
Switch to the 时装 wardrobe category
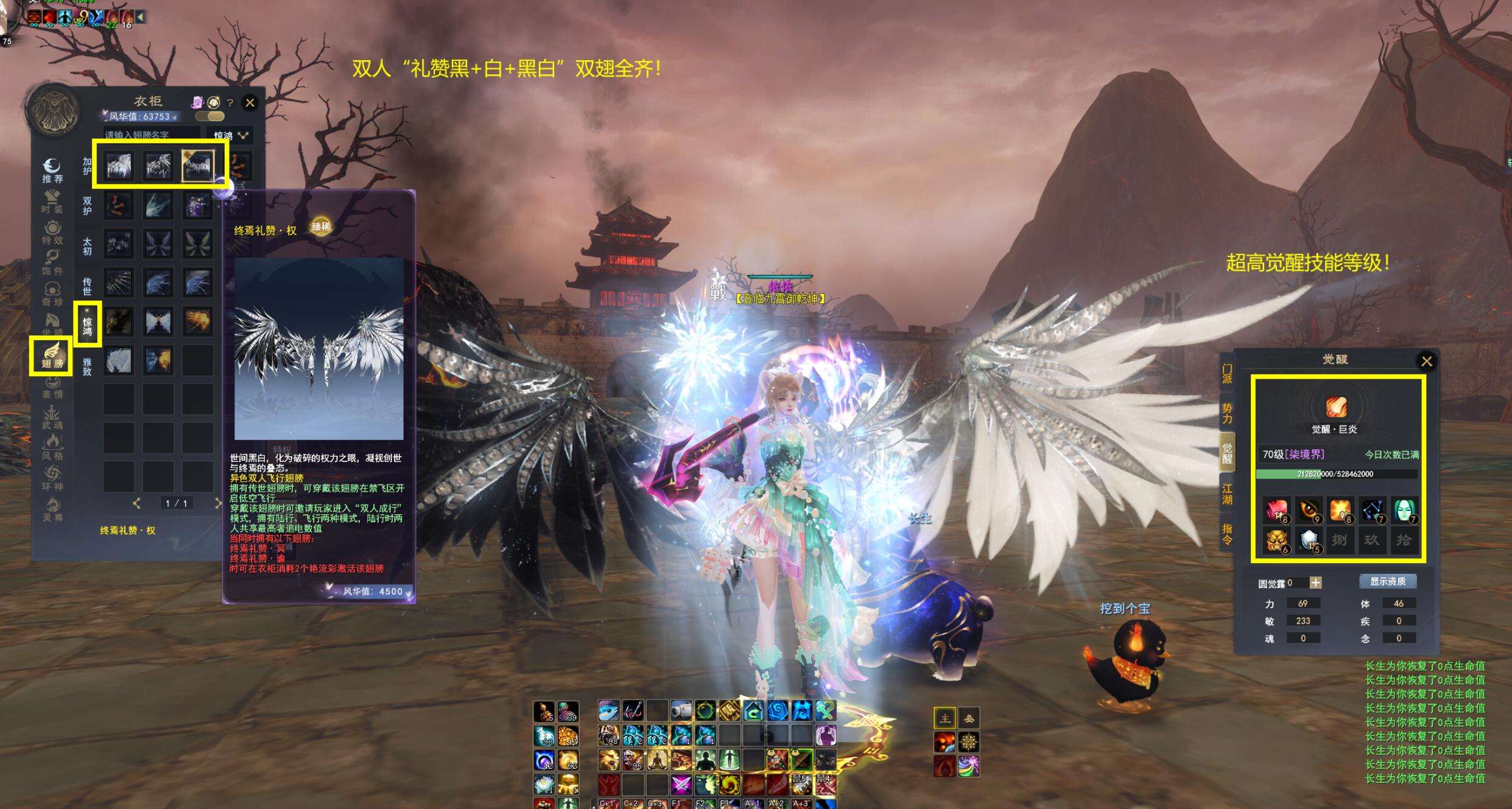[52, 201]
